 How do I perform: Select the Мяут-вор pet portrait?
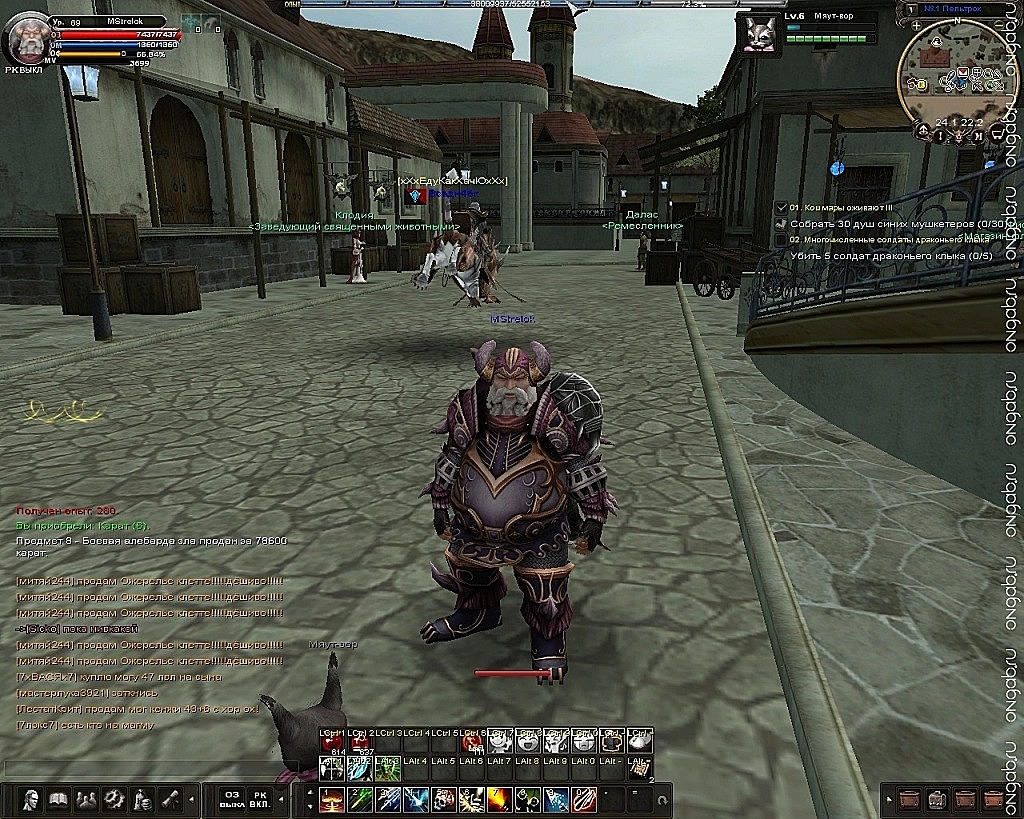(759, 31)
